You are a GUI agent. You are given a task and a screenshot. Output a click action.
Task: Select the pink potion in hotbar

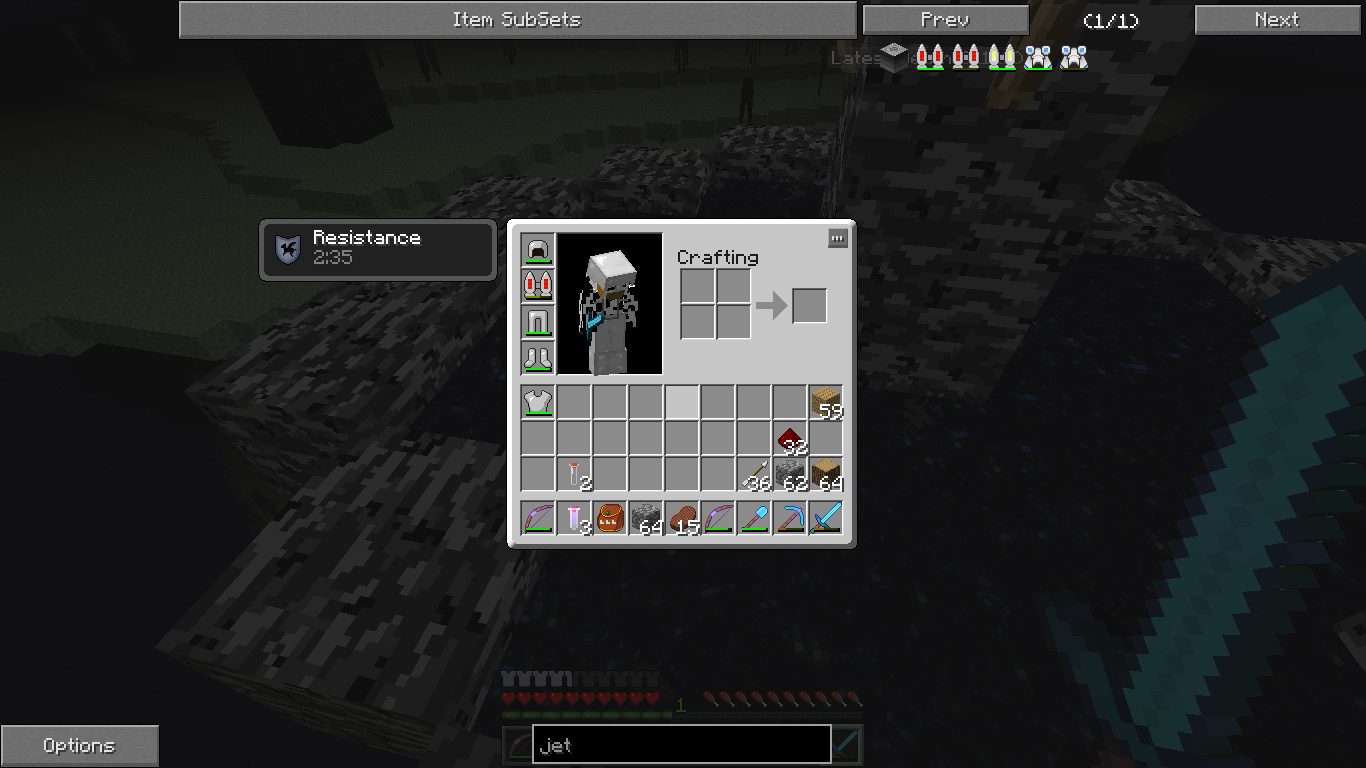pos(574,518)
